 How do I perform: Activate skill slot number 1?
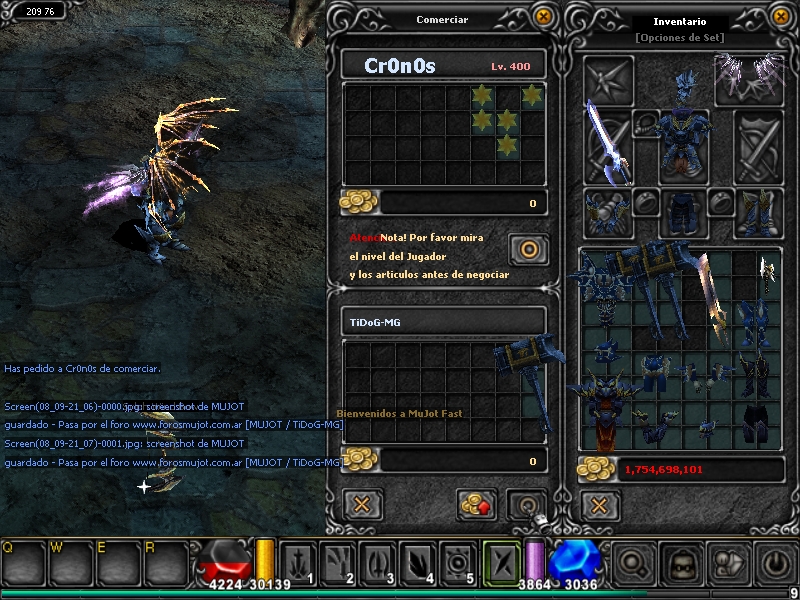coord(297,563)
